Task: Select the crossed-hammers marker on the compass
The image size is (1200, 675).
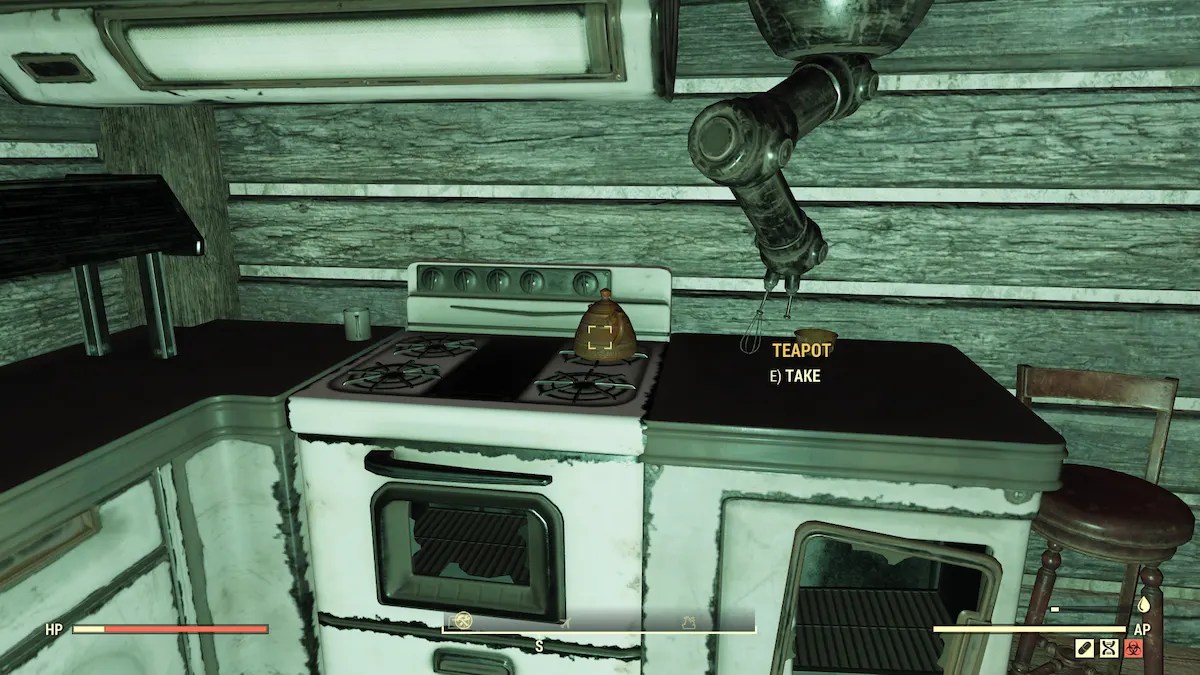Action: (462, 621)
